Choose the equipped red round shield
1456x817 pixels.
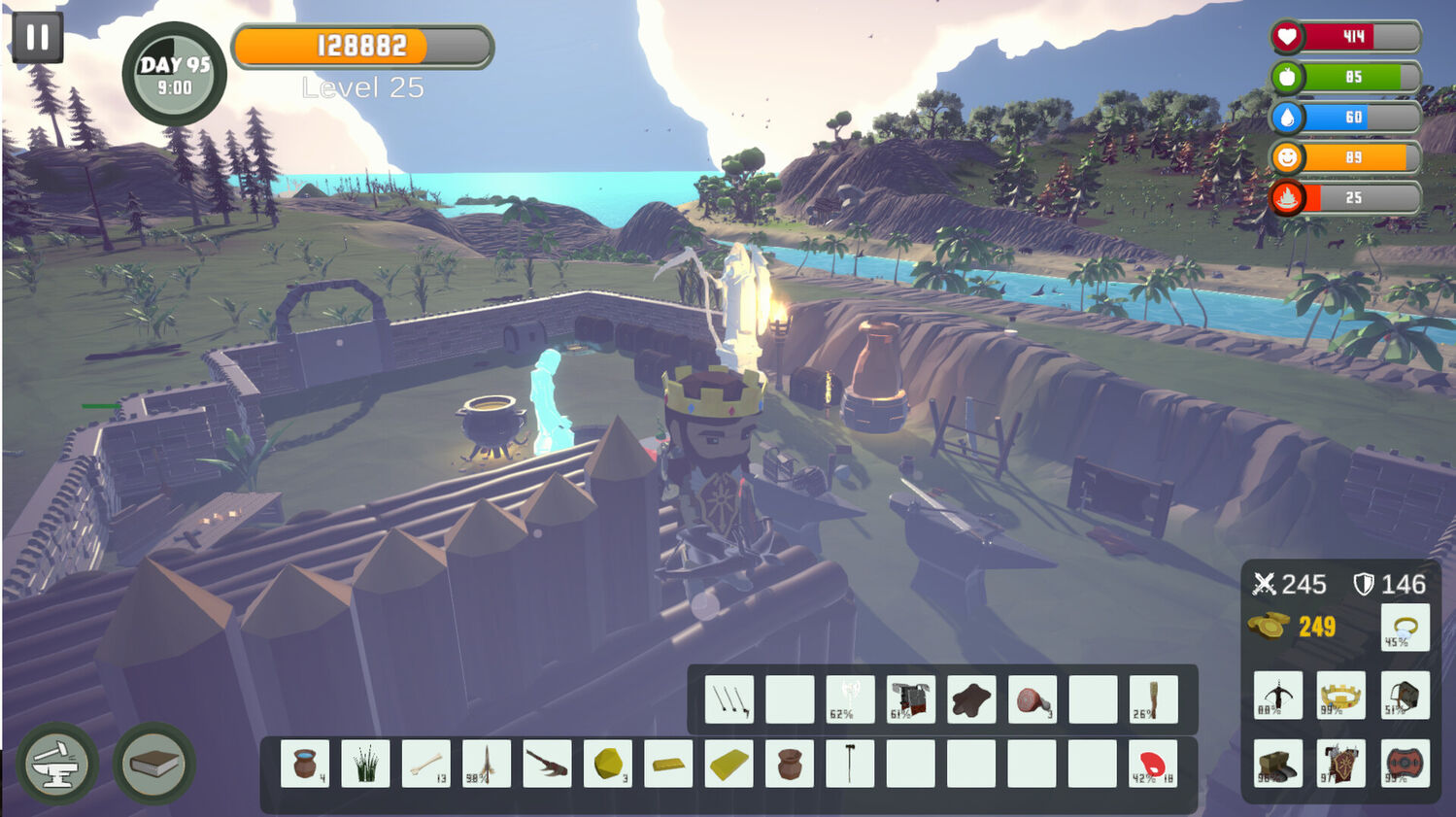click(1405, 764)
